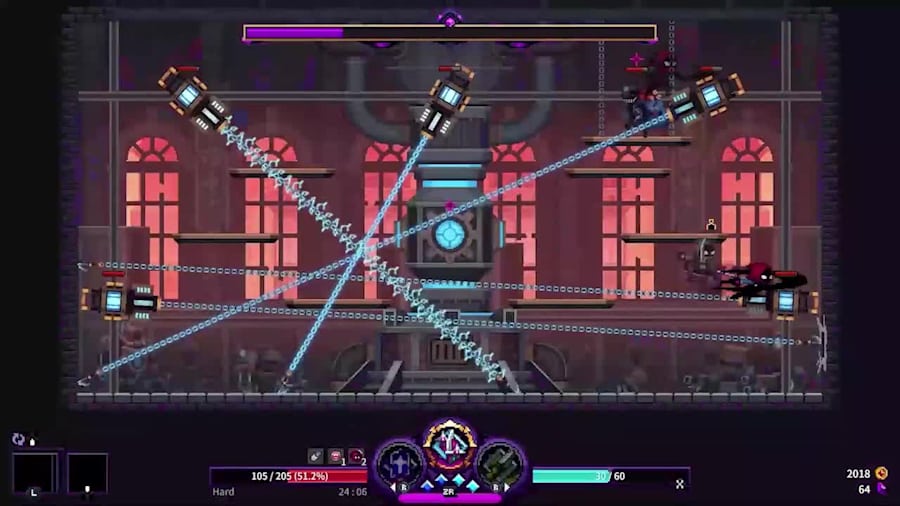Activate the green weapon skill icon
Screen dimensions: 900x506
(500, 464)
